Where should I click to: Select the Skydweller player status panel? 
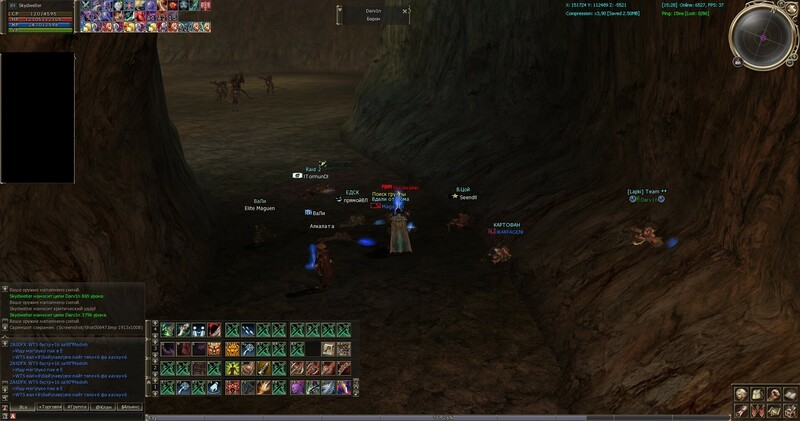(39, 17)
